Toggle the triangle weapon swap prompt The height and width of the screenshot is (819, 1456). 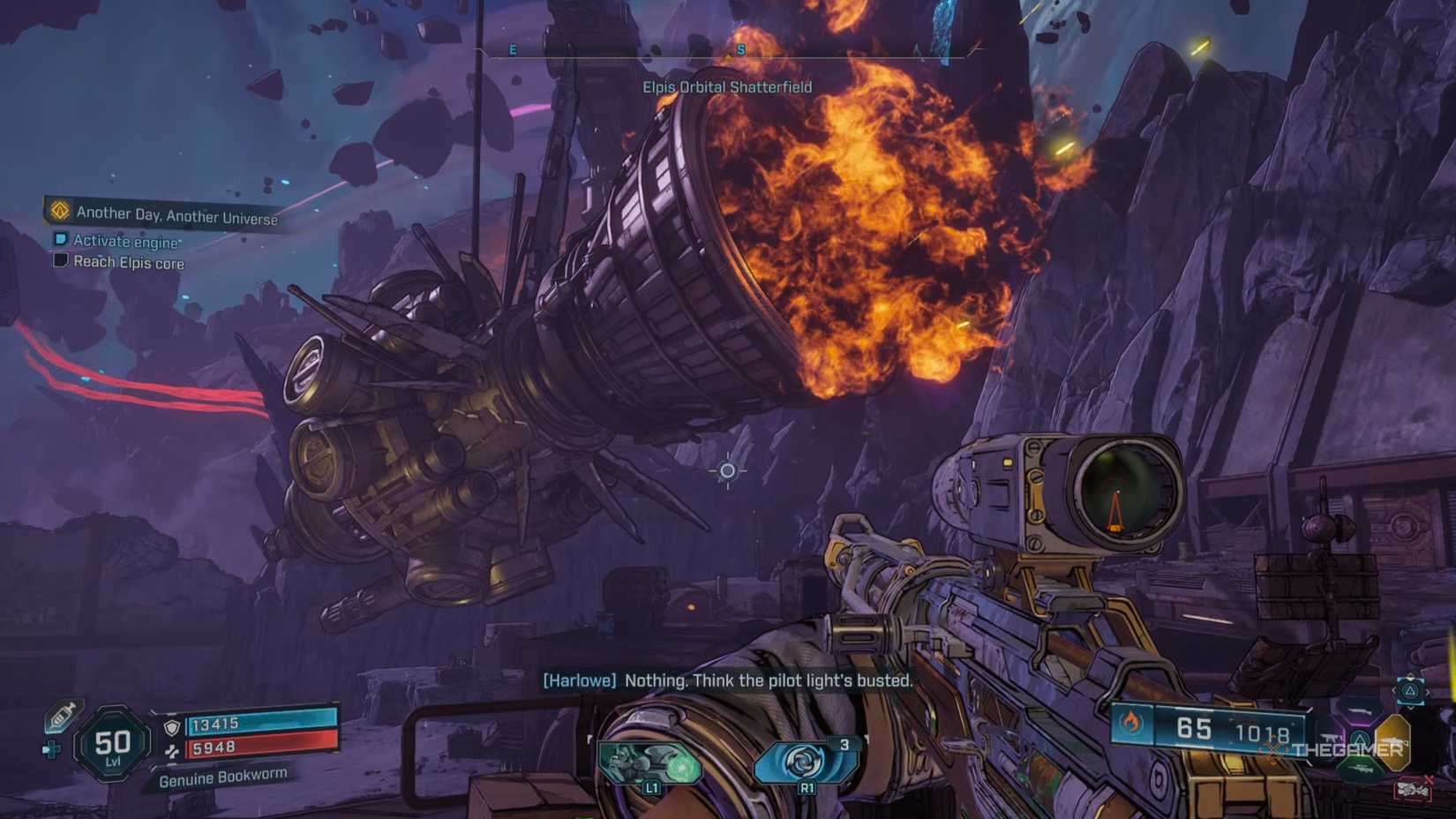[x=1409, y=691]
